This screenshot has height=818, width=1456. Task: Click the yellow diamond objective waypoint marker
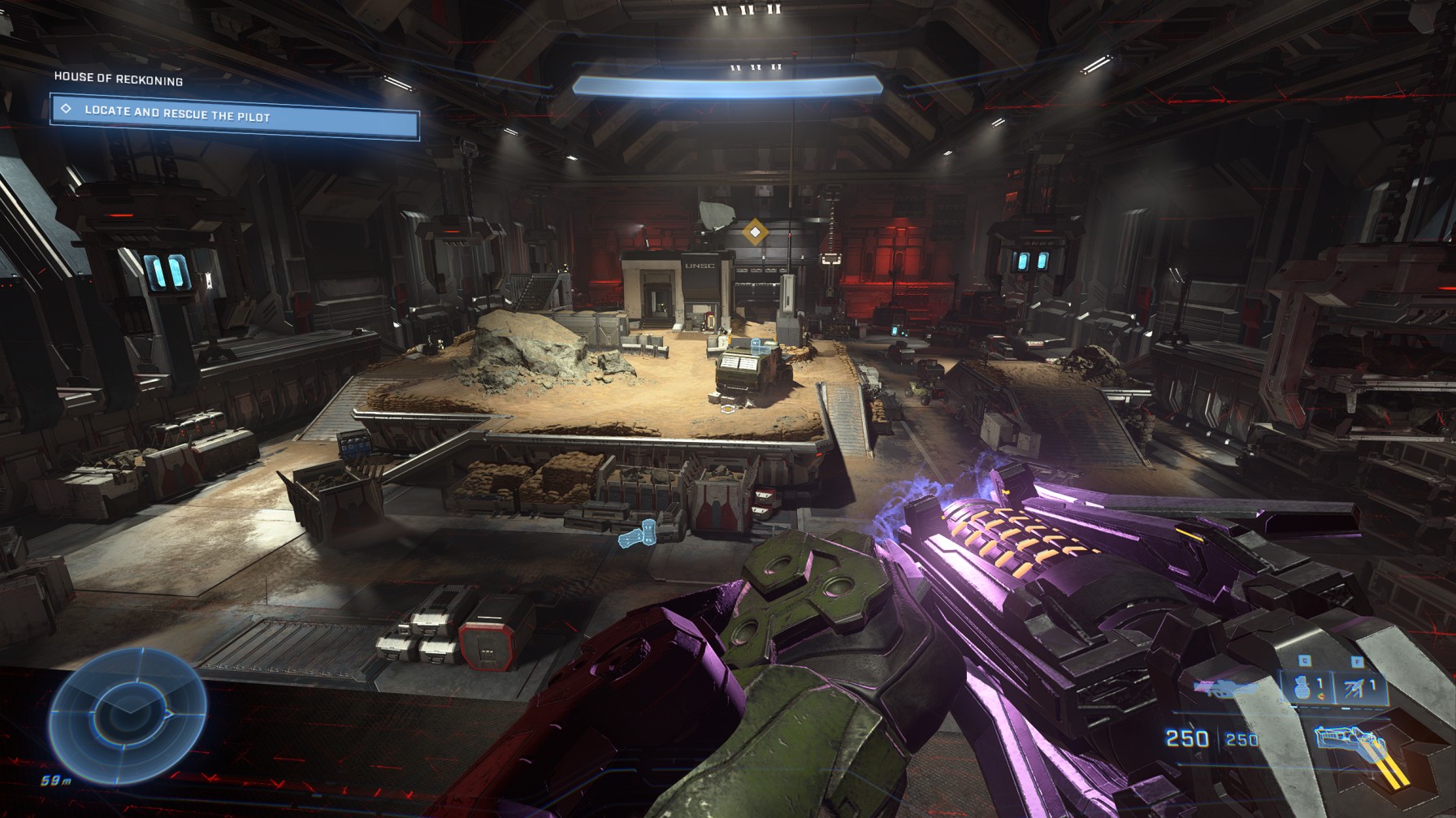(x=756, y=233)
